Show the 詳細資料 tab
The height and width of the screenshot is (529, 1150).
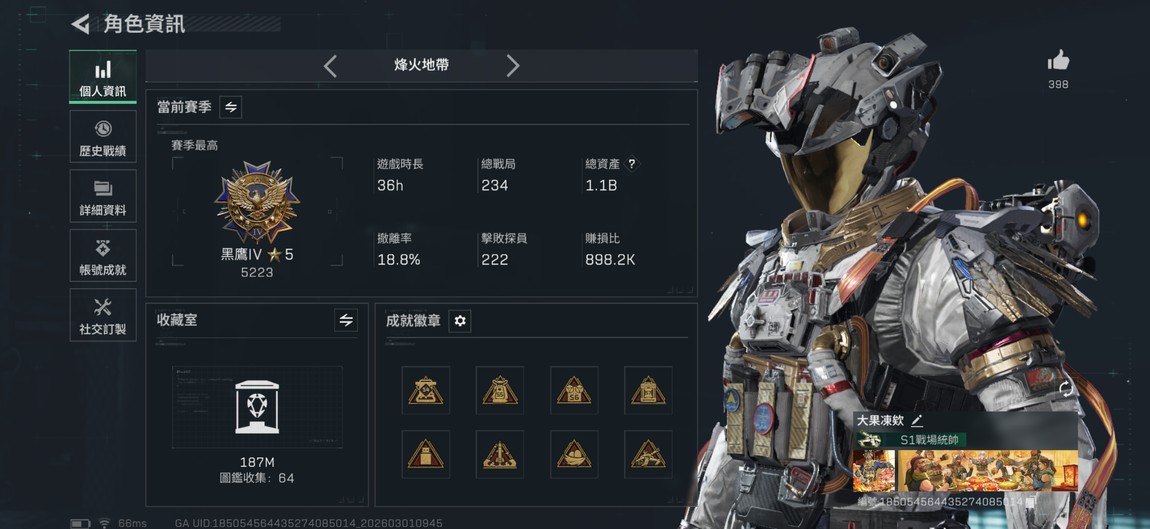(x=103, y=197)
